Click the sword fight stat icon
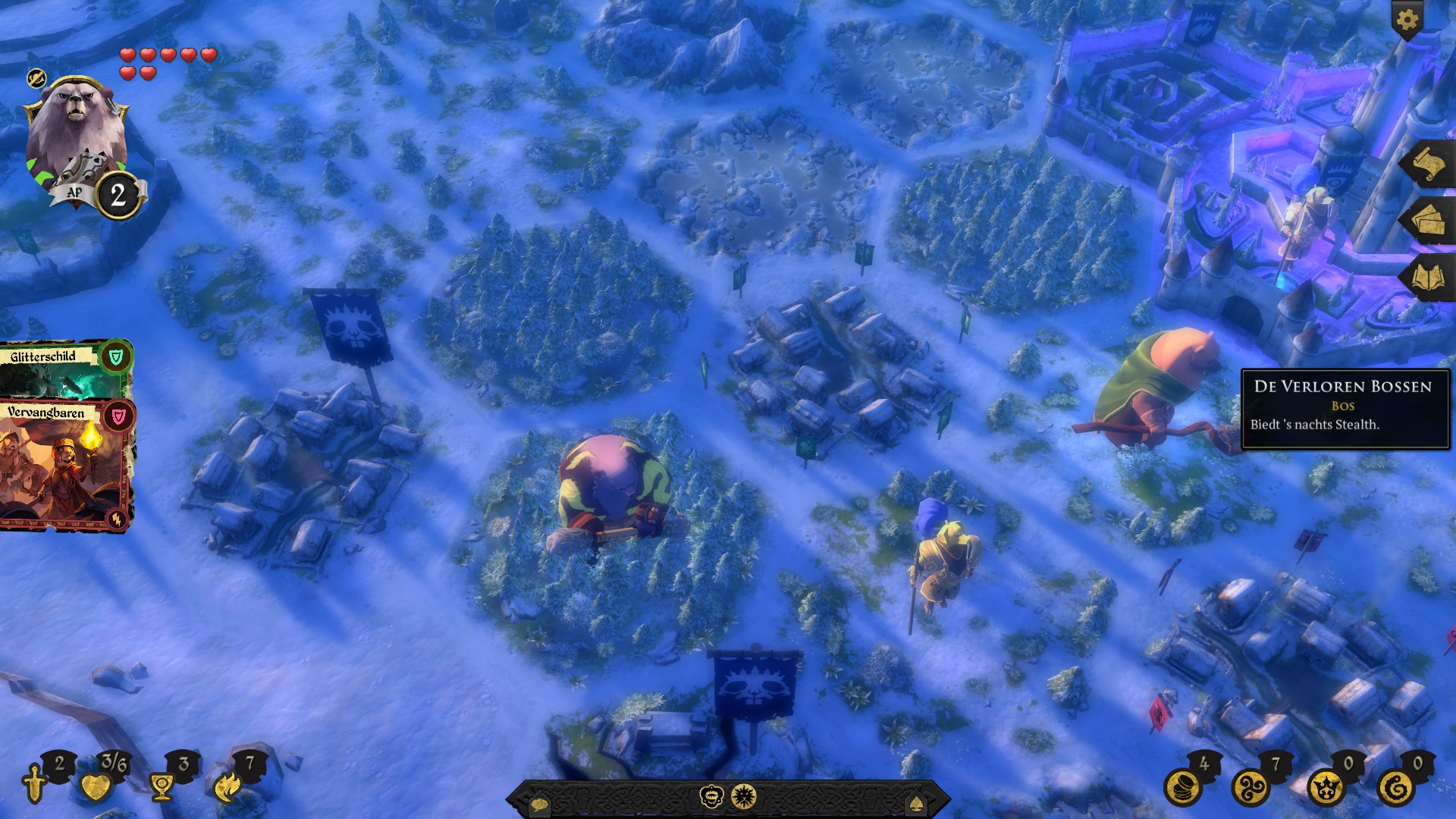Viewport: 1456px width, 819px height. (36, 784)
